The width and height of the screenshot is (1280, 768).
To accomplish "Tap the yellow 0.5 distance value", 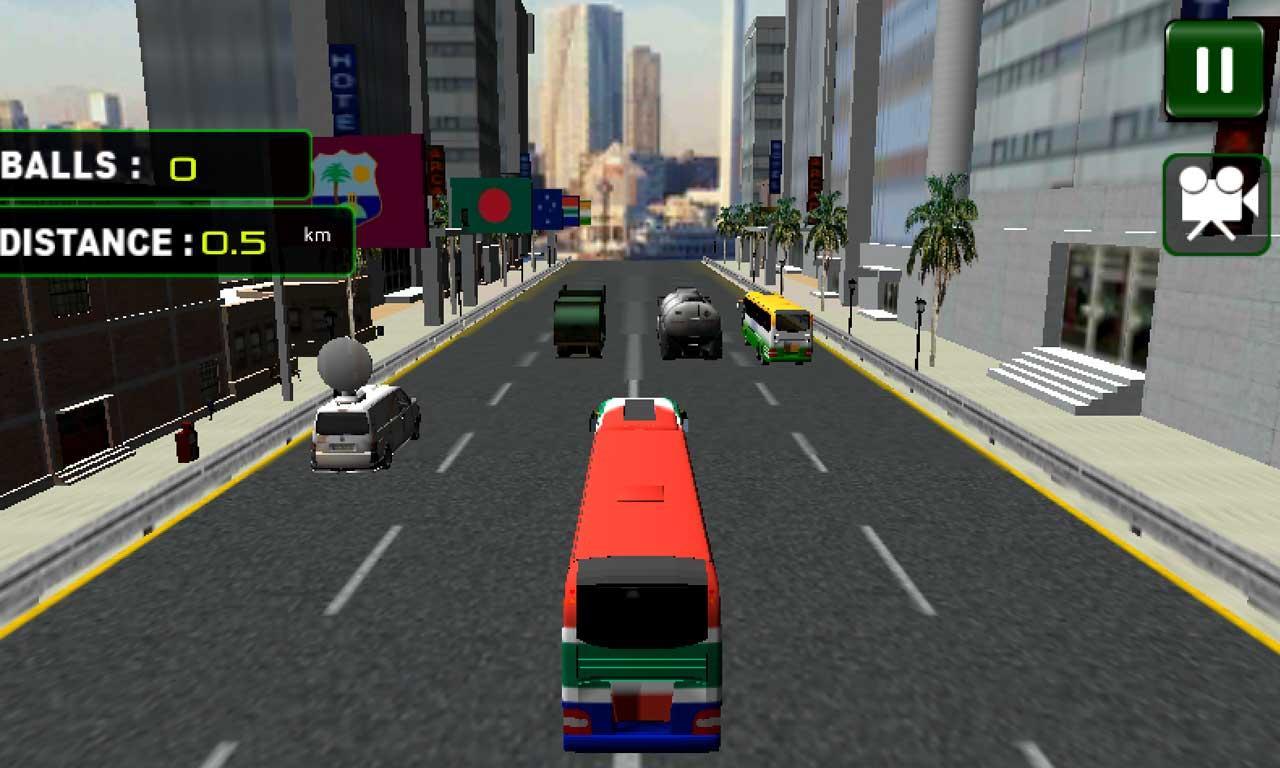I will 232,240.
